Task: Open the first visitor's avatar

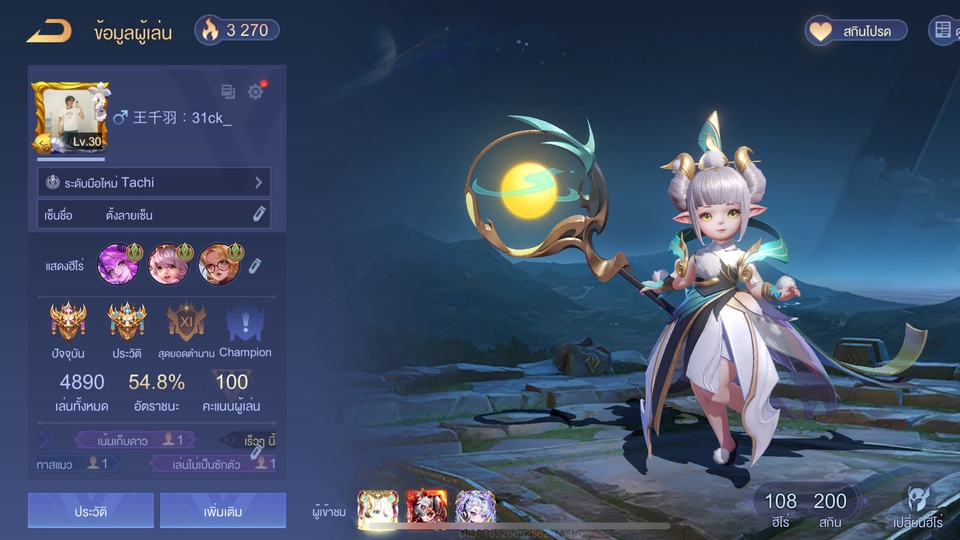Action: coord(378,508)
